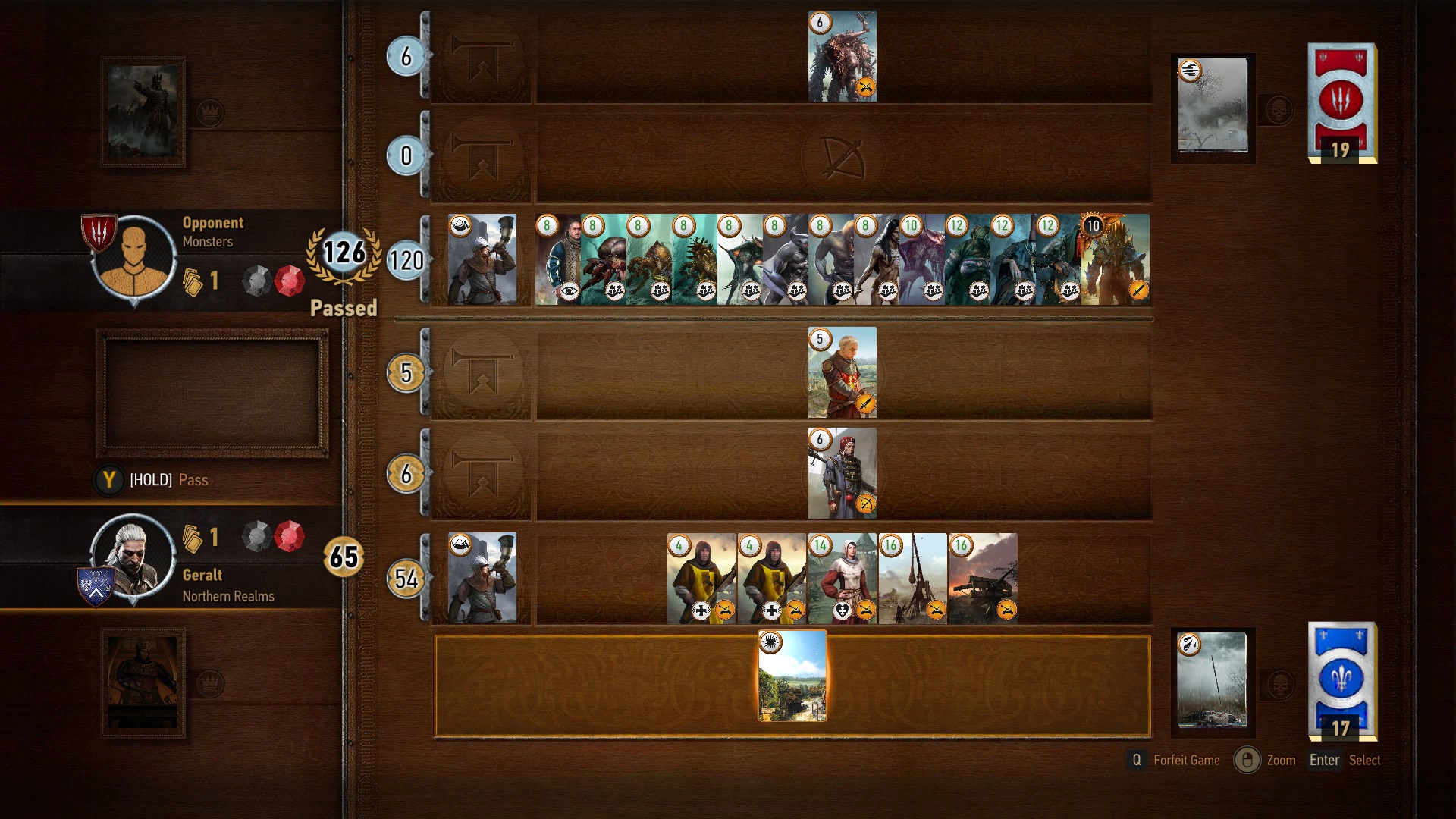The width and height of the screenshot is (1456, 819).
Task: View the opponent's leader card
Action: pyautogui.click(x=143, y=112)
